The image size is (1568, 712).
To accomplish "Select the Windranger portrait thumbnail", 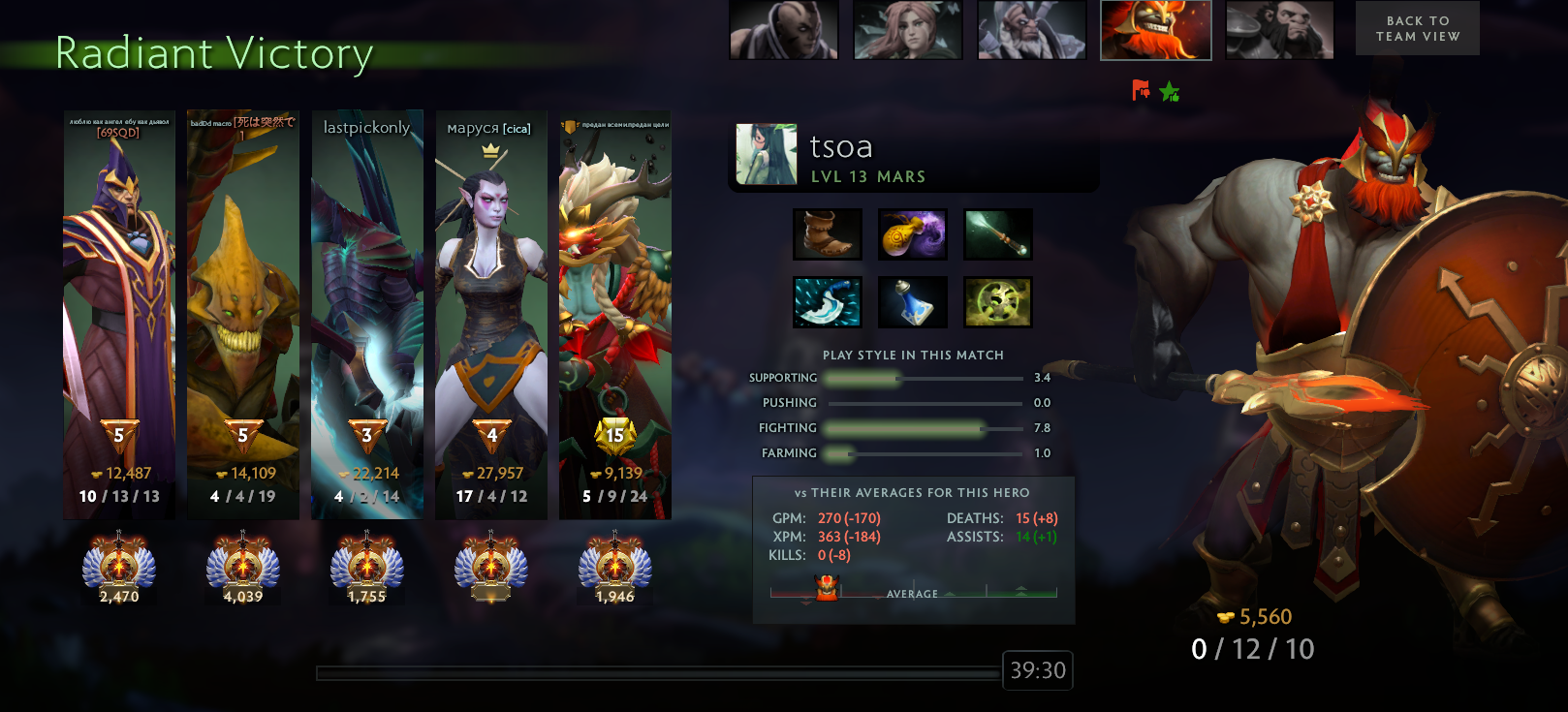I will [907, 30].
